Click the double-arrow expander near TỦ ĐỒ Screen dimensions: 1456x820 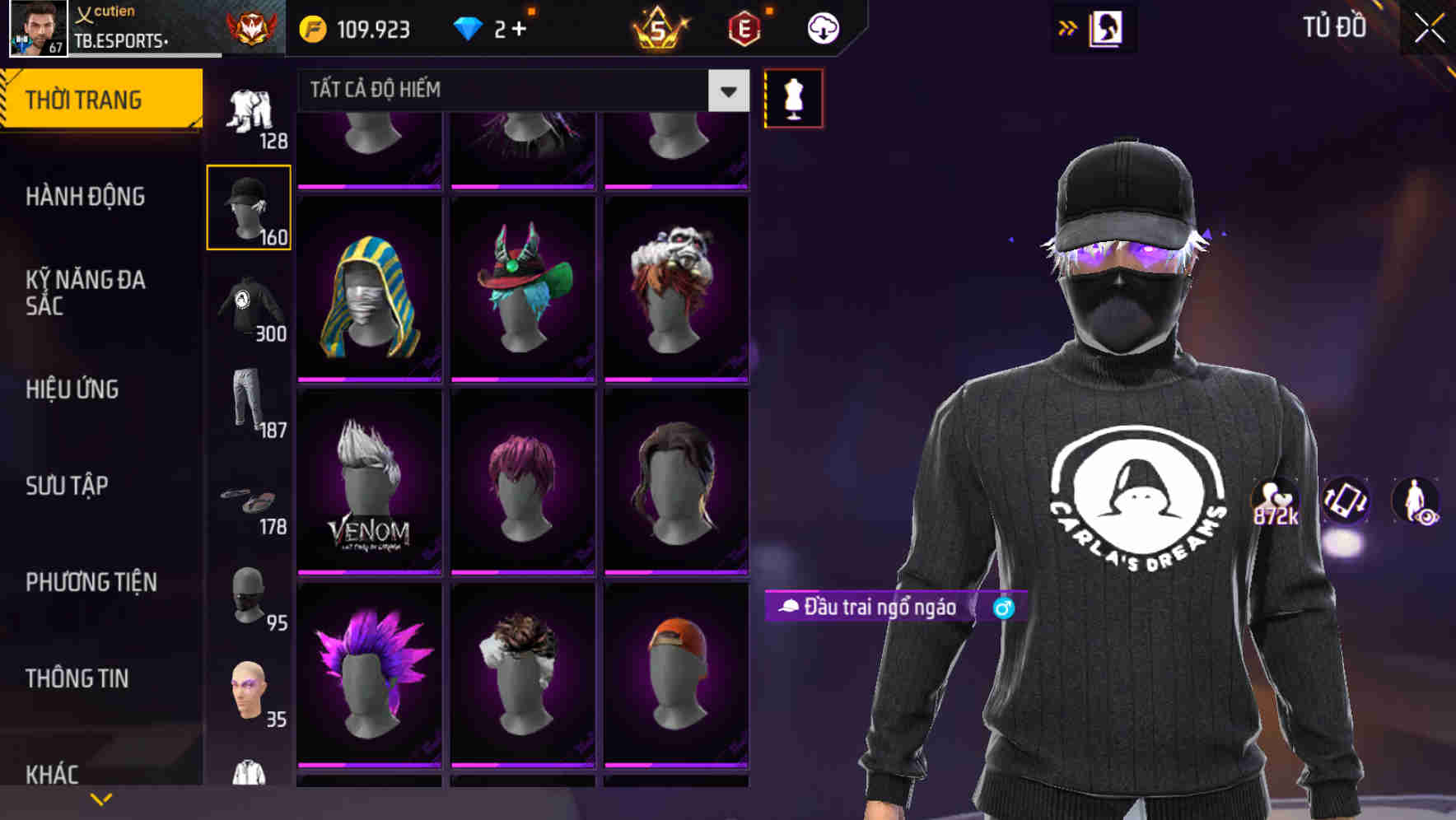click(1067, 26)
